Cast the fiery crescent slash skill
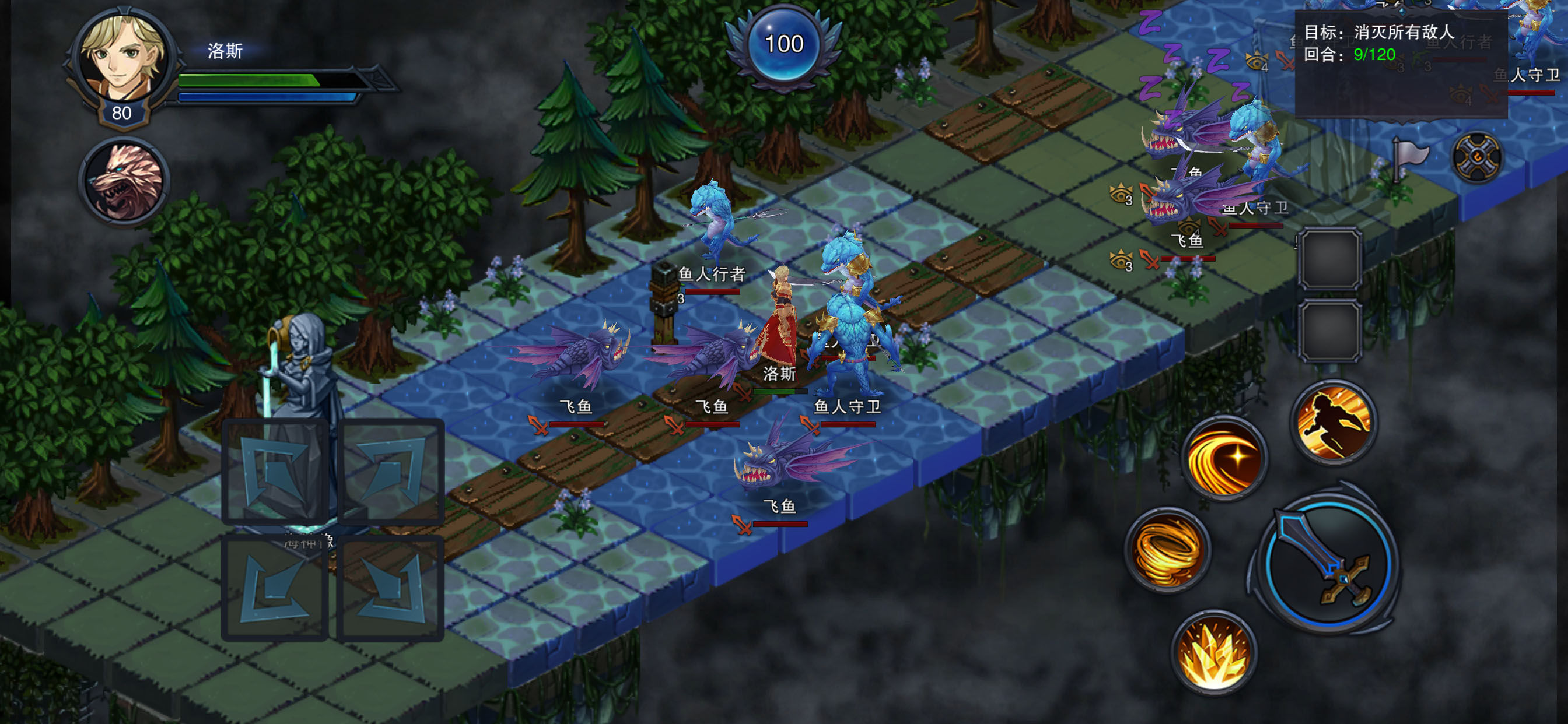 (1224, 459)
